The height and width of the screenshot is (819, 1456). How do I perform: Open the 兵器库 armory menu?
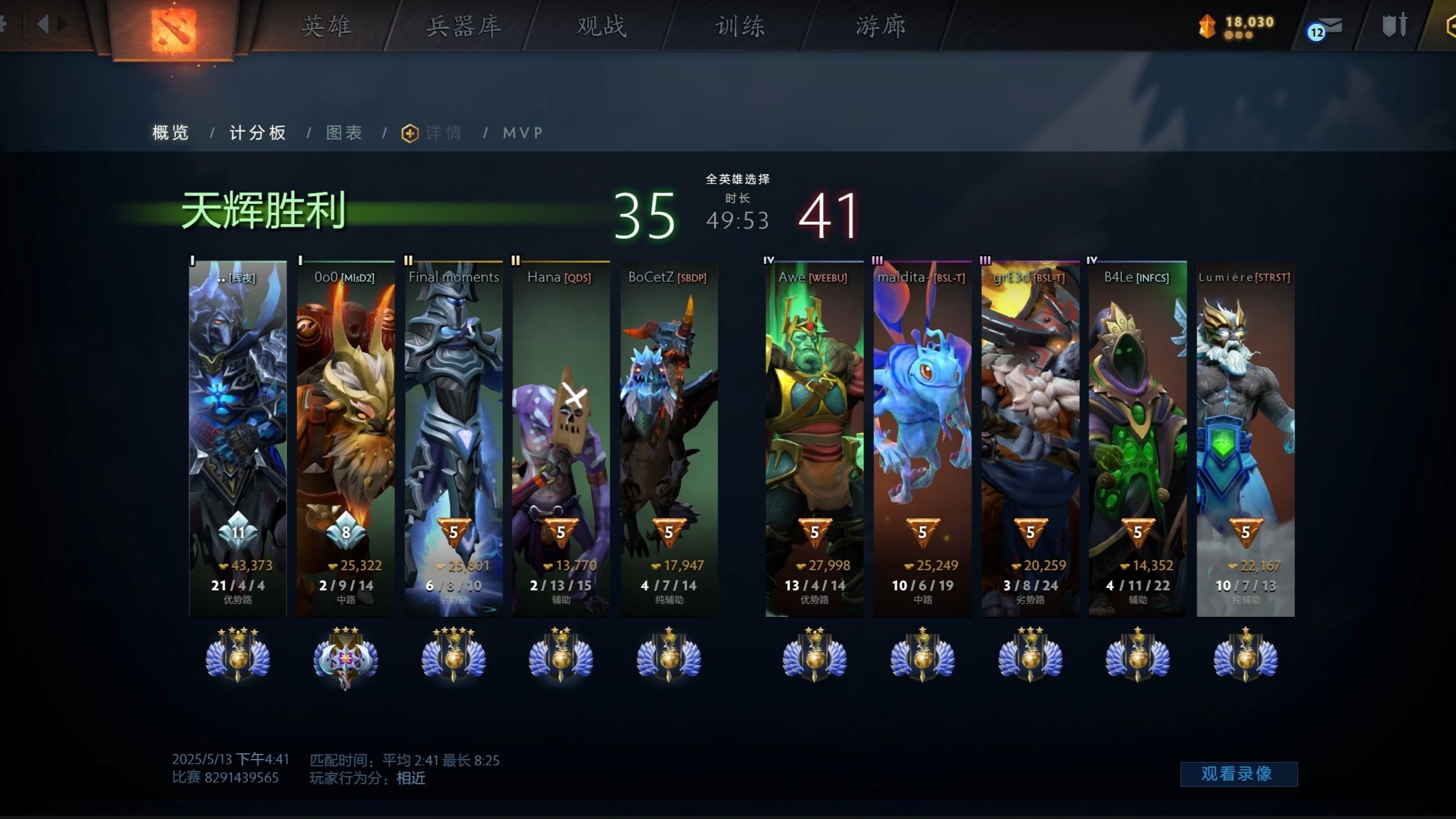click(464, 27)
